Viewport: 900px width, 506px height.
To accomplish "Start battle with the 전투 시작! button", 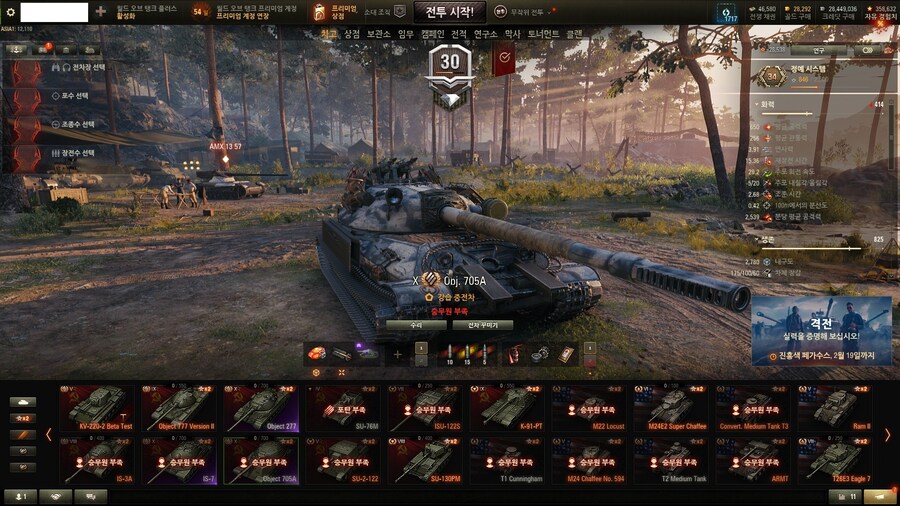I will coord(449,12).
